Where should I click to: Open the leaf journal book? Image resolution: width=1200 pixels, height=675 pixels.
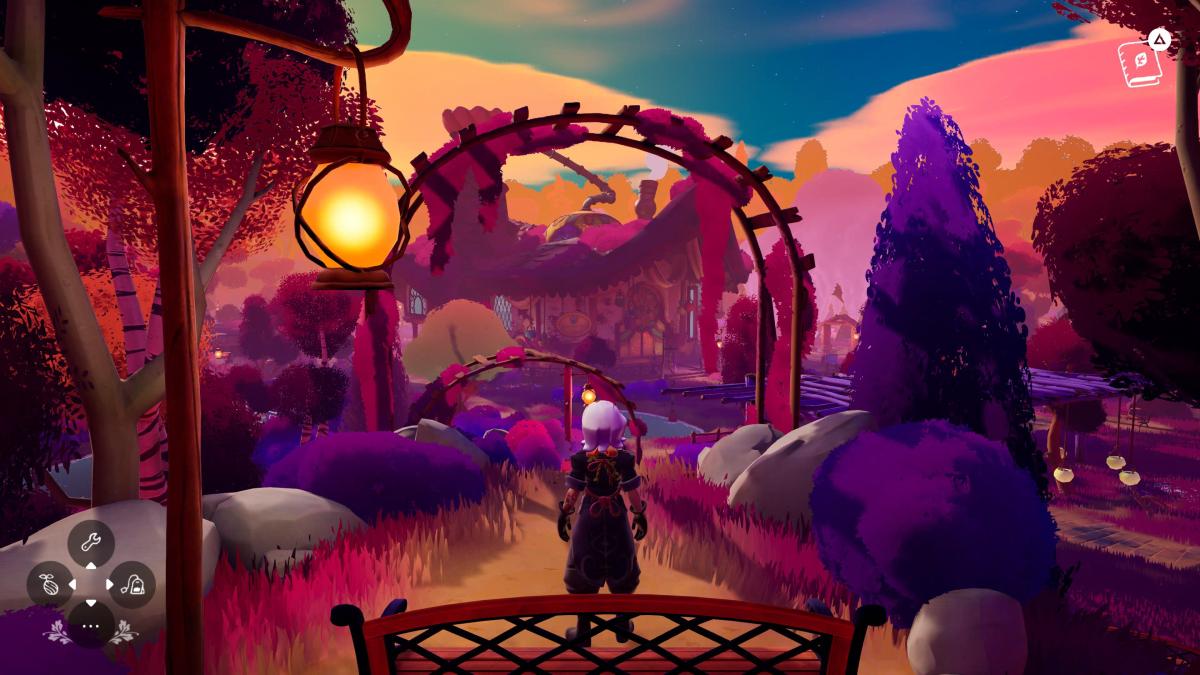(x=1139, y=64)
